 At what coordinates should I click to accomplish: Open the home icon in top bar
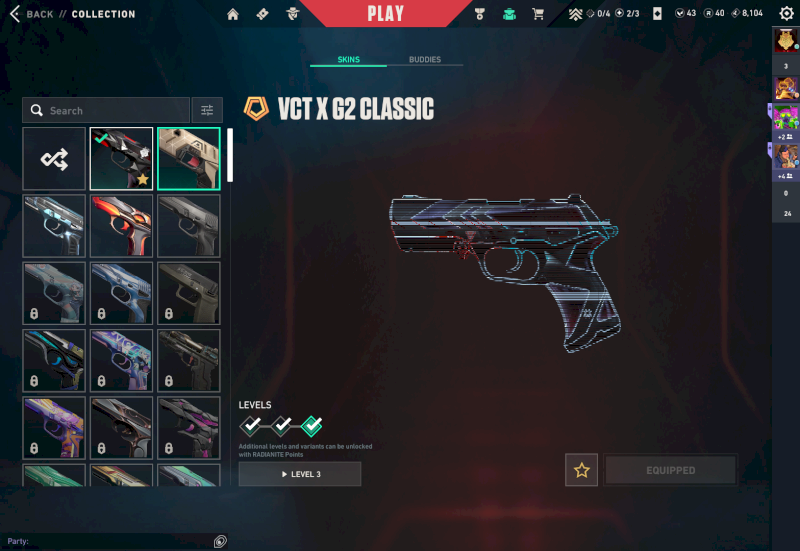click(x=233, y=14)
